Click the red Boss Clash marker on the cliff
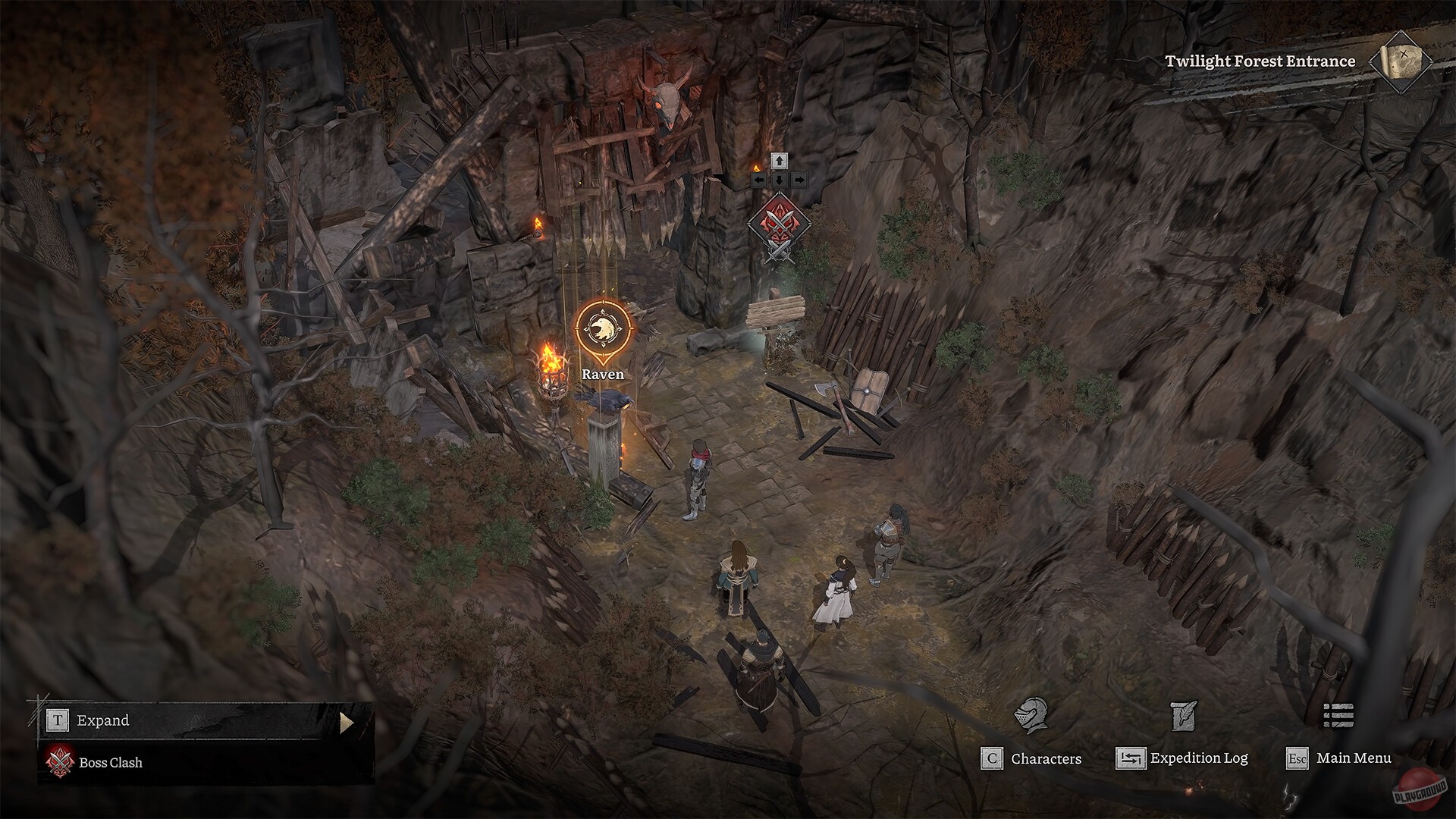The width and height of the screenshot is (1456, 819). (779, 224)
